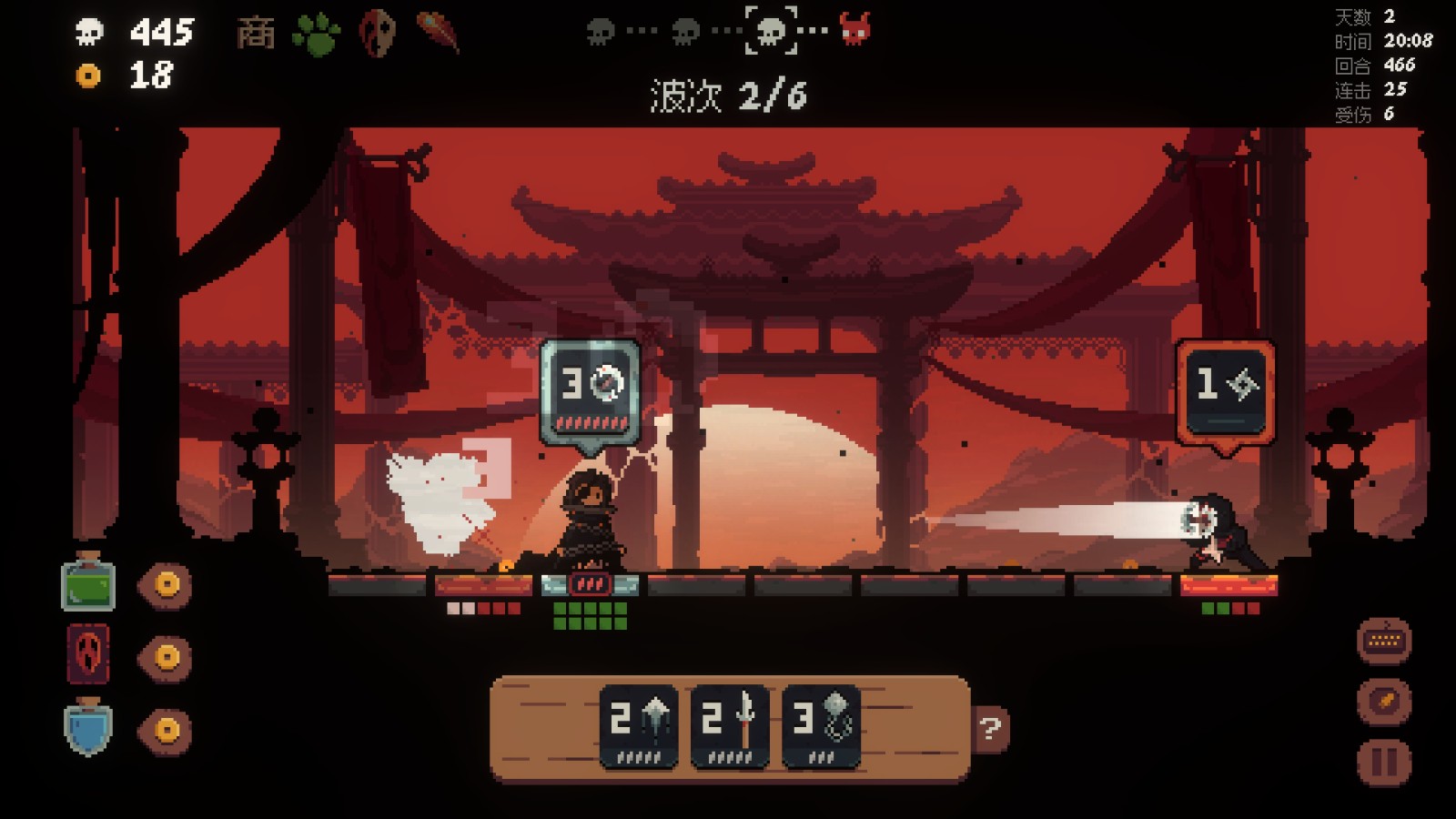Inspect the red mask relic
This screenshot has width=1456, height=819.
377,34
